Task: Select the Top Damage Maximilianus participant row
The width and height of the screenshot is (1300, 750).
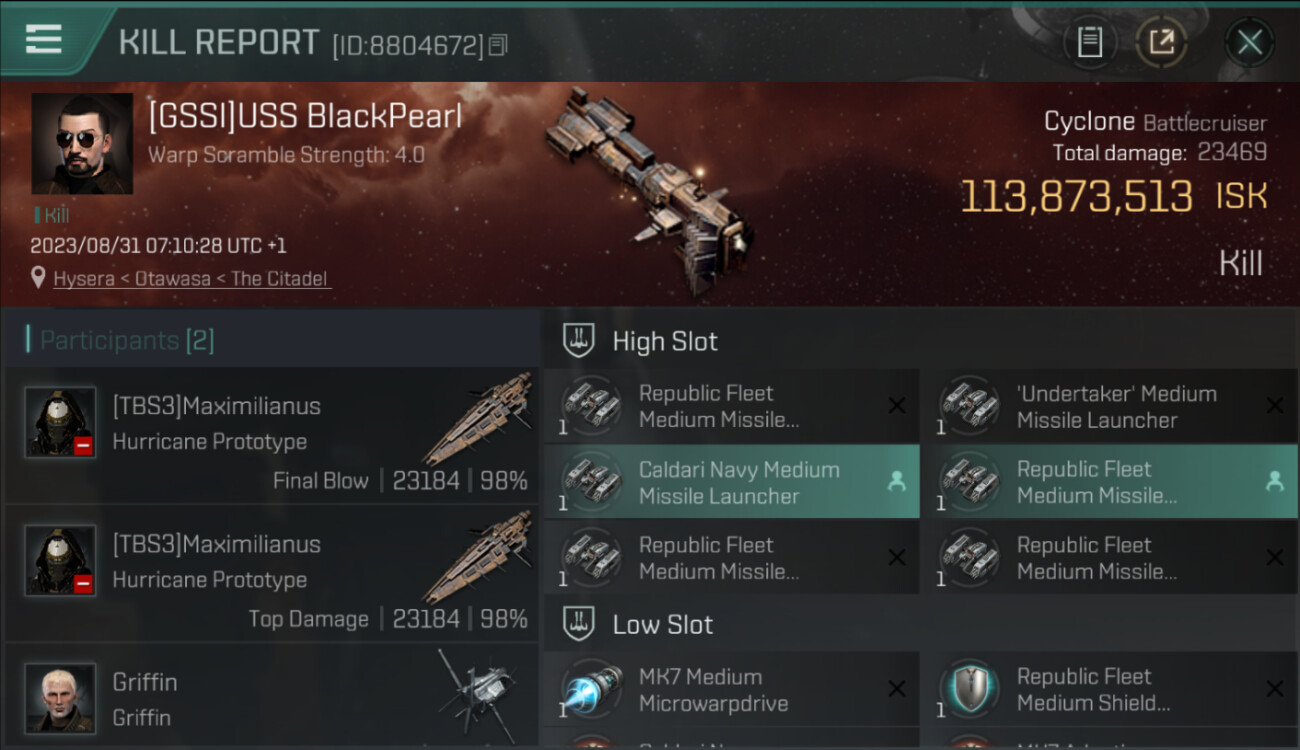Action: [272, 574]
